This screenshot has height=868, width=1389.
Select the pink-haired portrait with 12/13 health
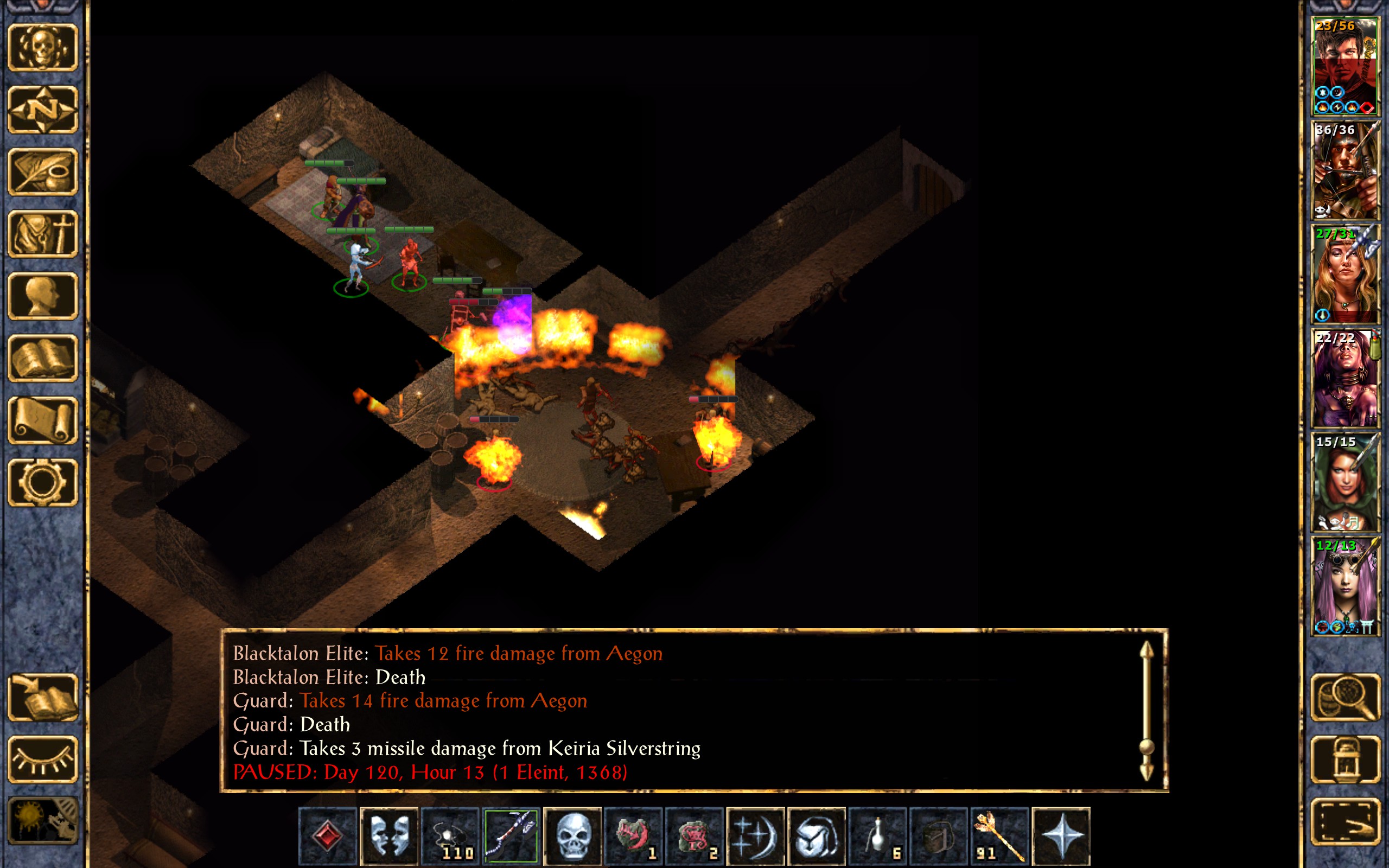(1345, 585)
